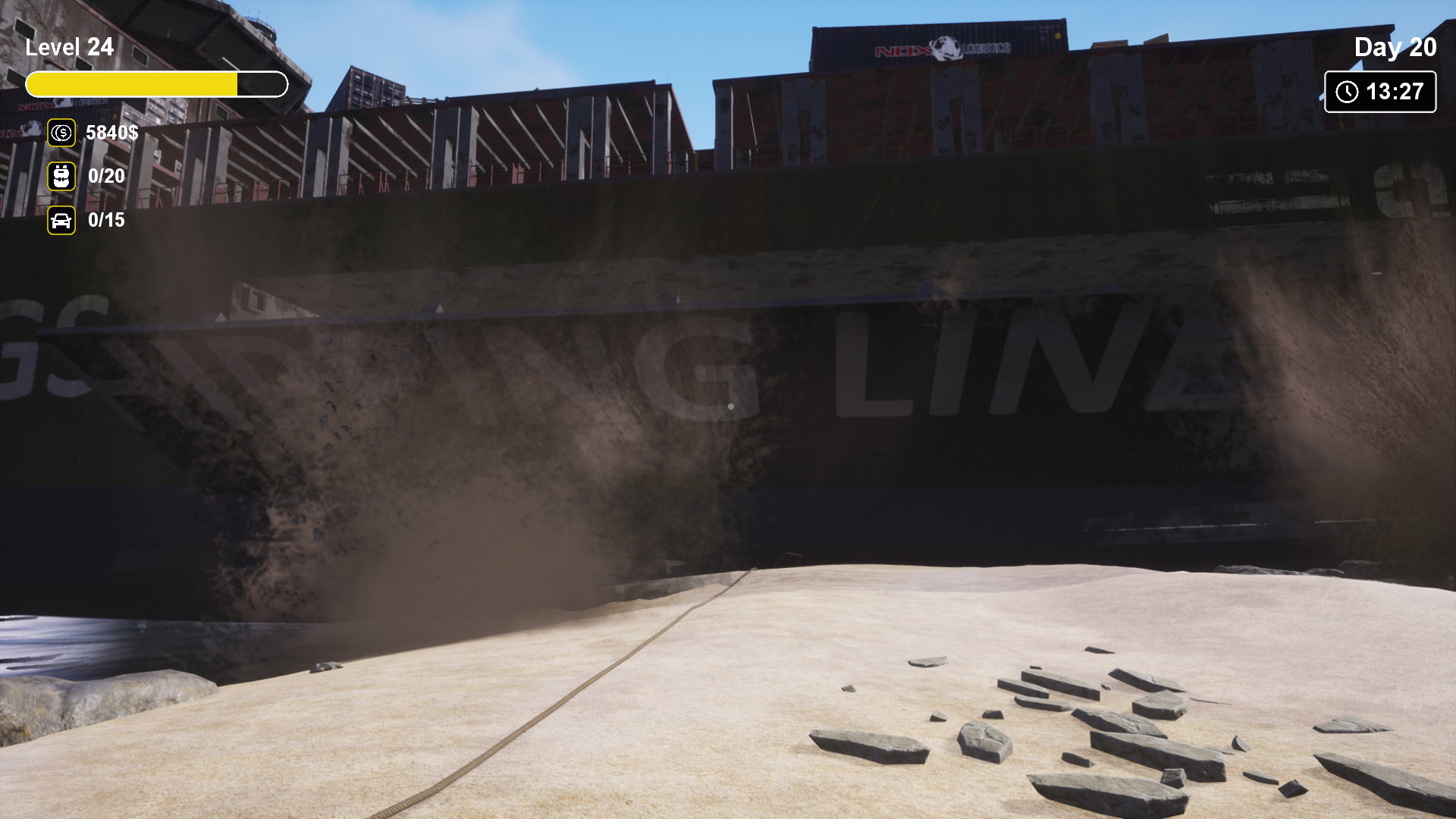Click the crosshair dot at screen center
This screenshot has height=819, width=1456.
(x=730, y=406)
